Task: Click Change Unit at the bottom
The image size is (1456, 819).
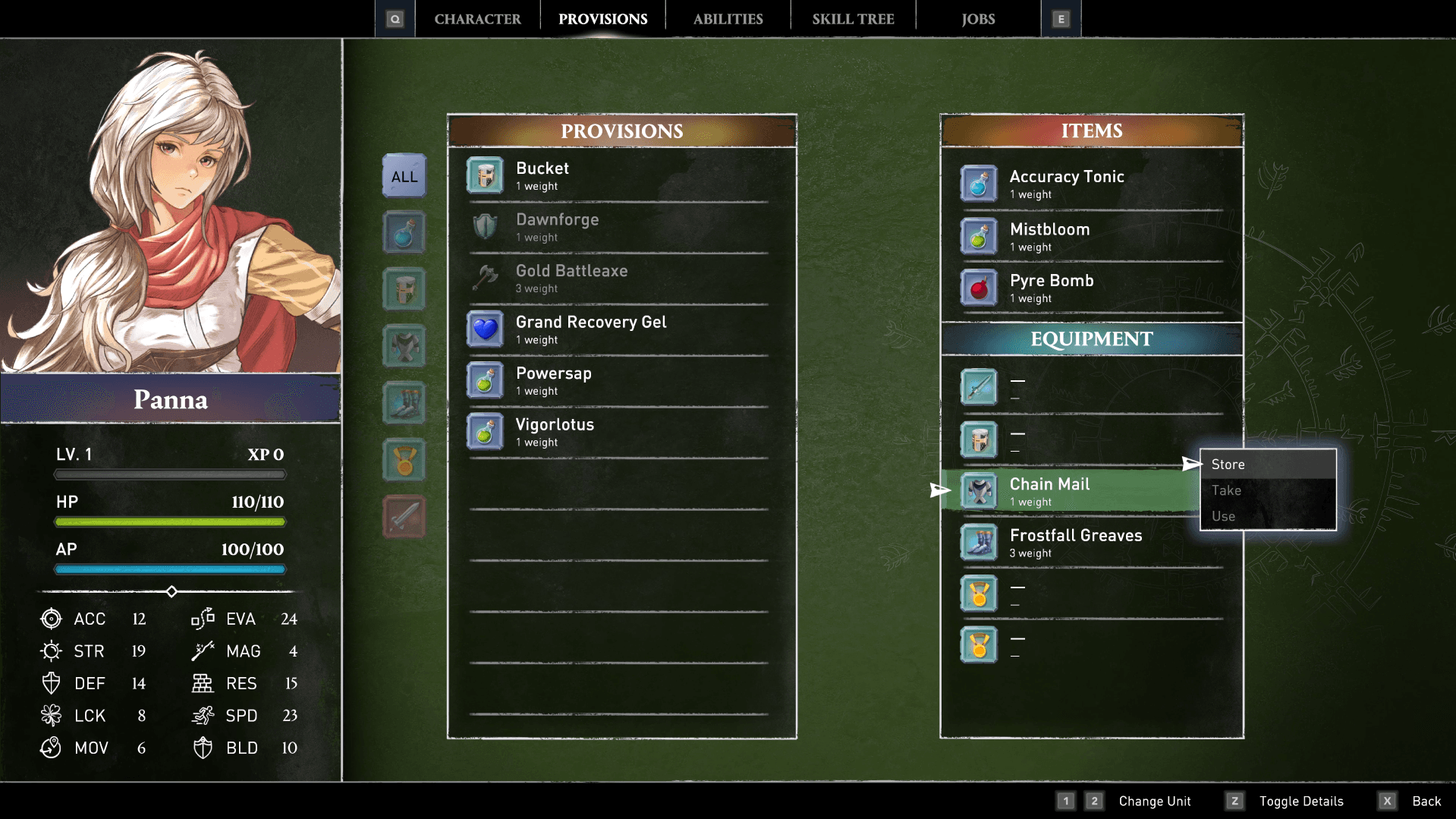Action: [x=1155, y=801]
